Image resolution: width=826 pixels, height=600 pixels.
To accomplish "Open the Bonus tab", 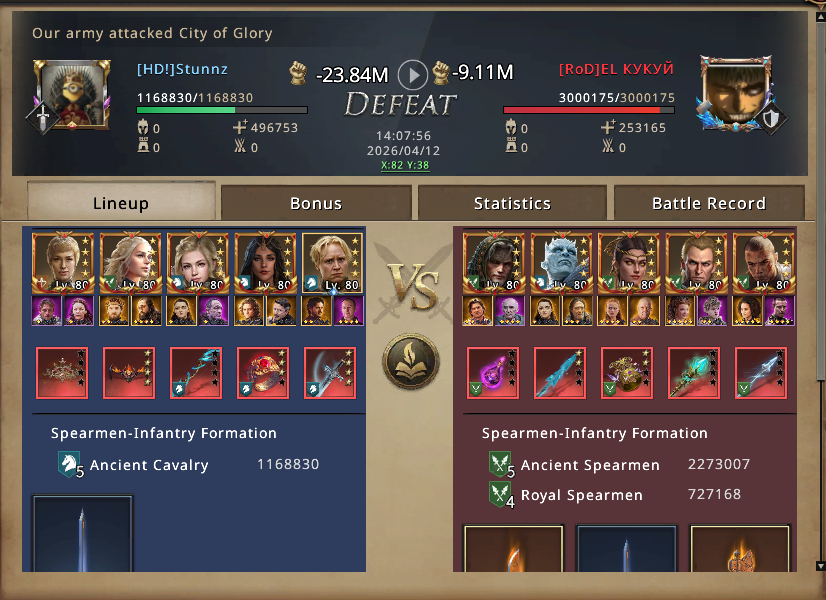I will [x=316, y=203].
